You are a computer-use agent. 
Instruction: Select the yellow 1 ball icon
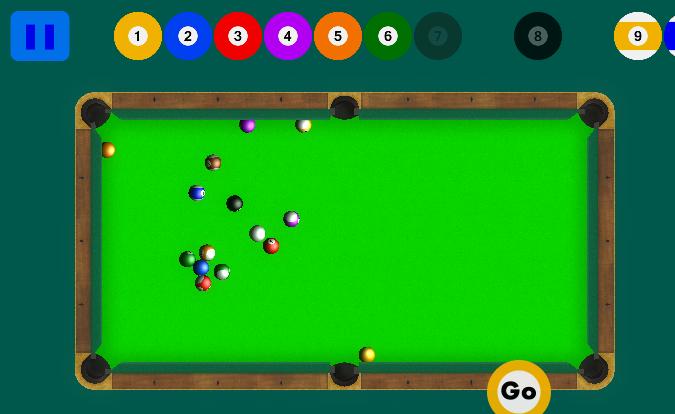point(138,36)
